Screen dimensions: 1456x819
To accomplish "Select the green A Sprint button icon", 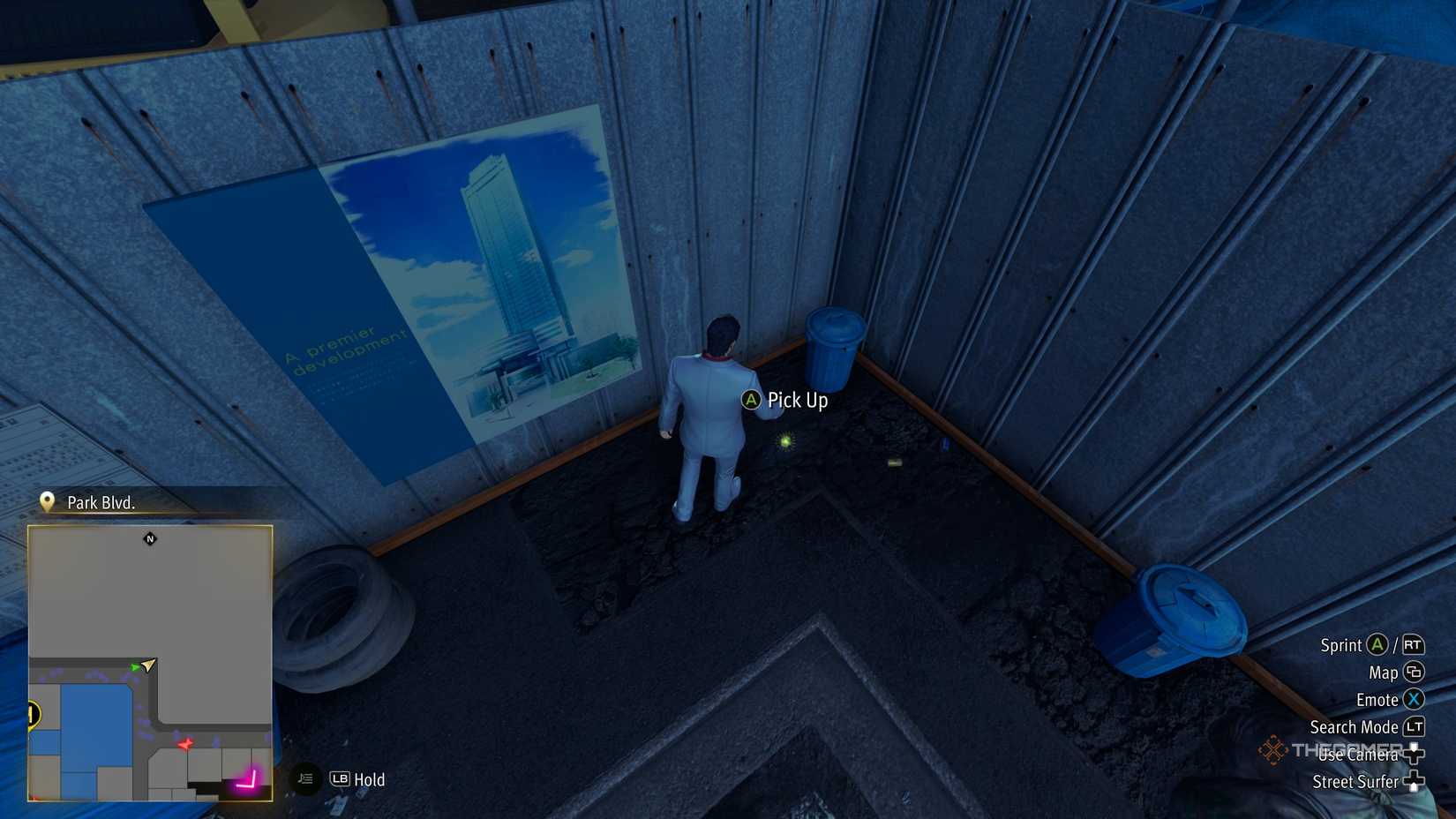I will click(x=1376, y=645).
